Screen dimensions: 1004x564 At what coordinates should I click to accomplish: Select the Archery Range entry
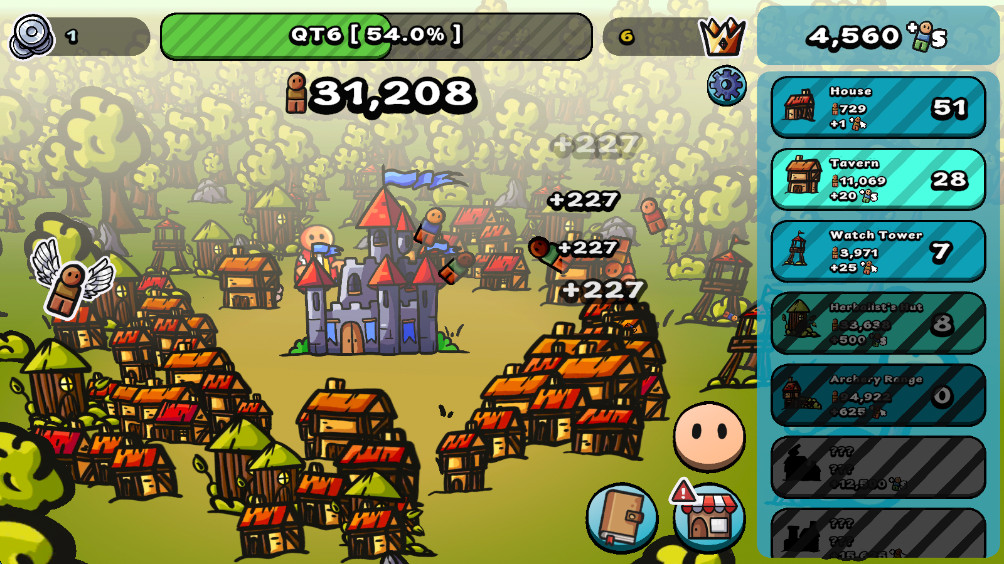(x=877, y=395)
